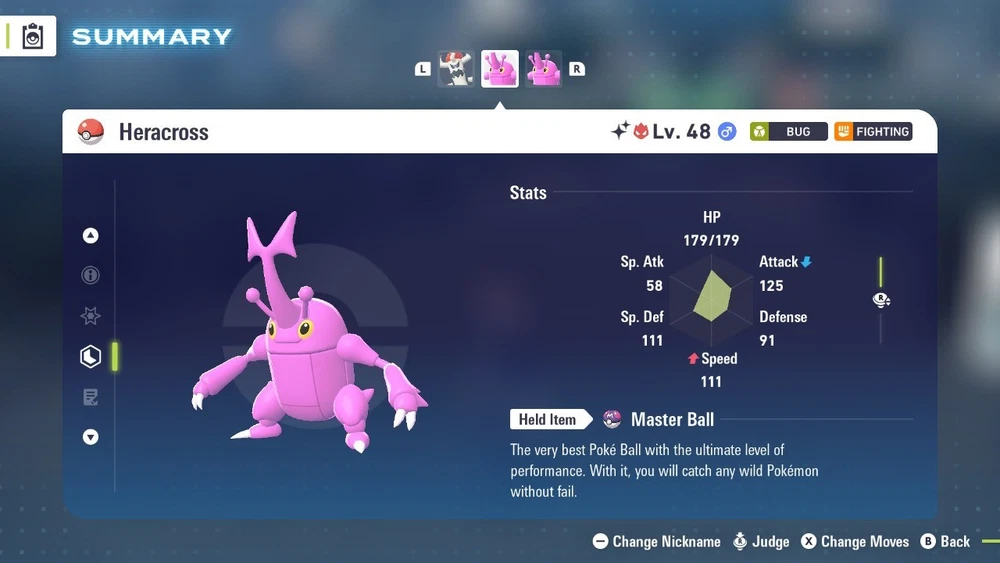Open the info page icon
Screen dimensions: 1000x563
click(91, 275)
